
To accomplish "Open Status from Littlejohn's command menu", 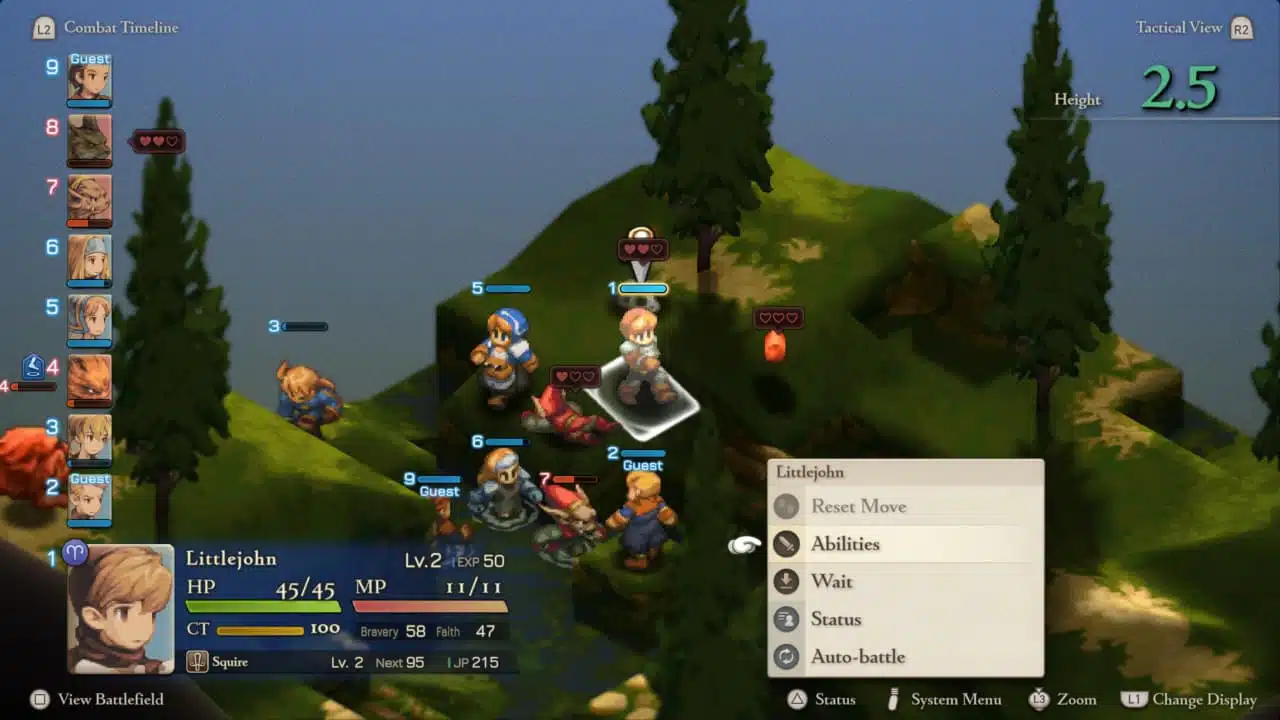I will tap(836, 619).
